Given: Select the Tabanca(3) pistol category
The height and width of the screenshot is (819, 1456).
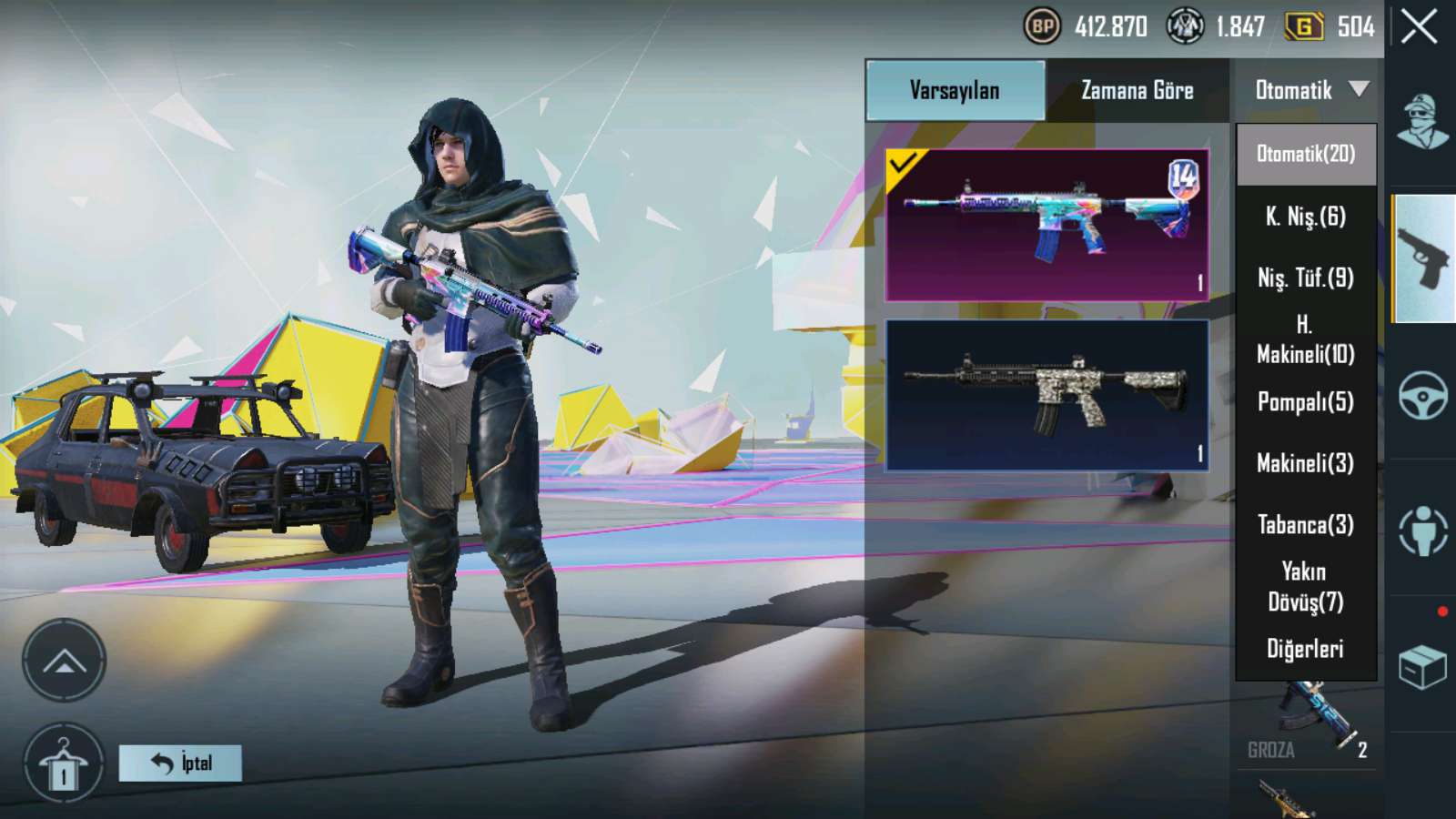Looking at the screenshot, I should 1306,525.
